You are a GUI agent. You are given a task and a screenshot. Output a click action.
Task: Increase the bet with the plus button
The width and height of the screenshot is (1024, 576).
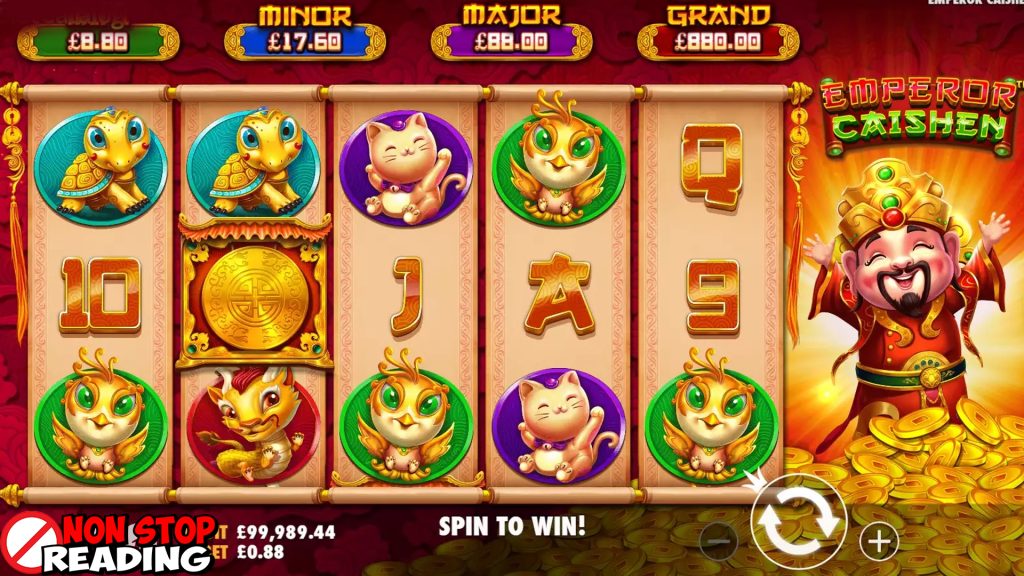(x=879, y=541)
